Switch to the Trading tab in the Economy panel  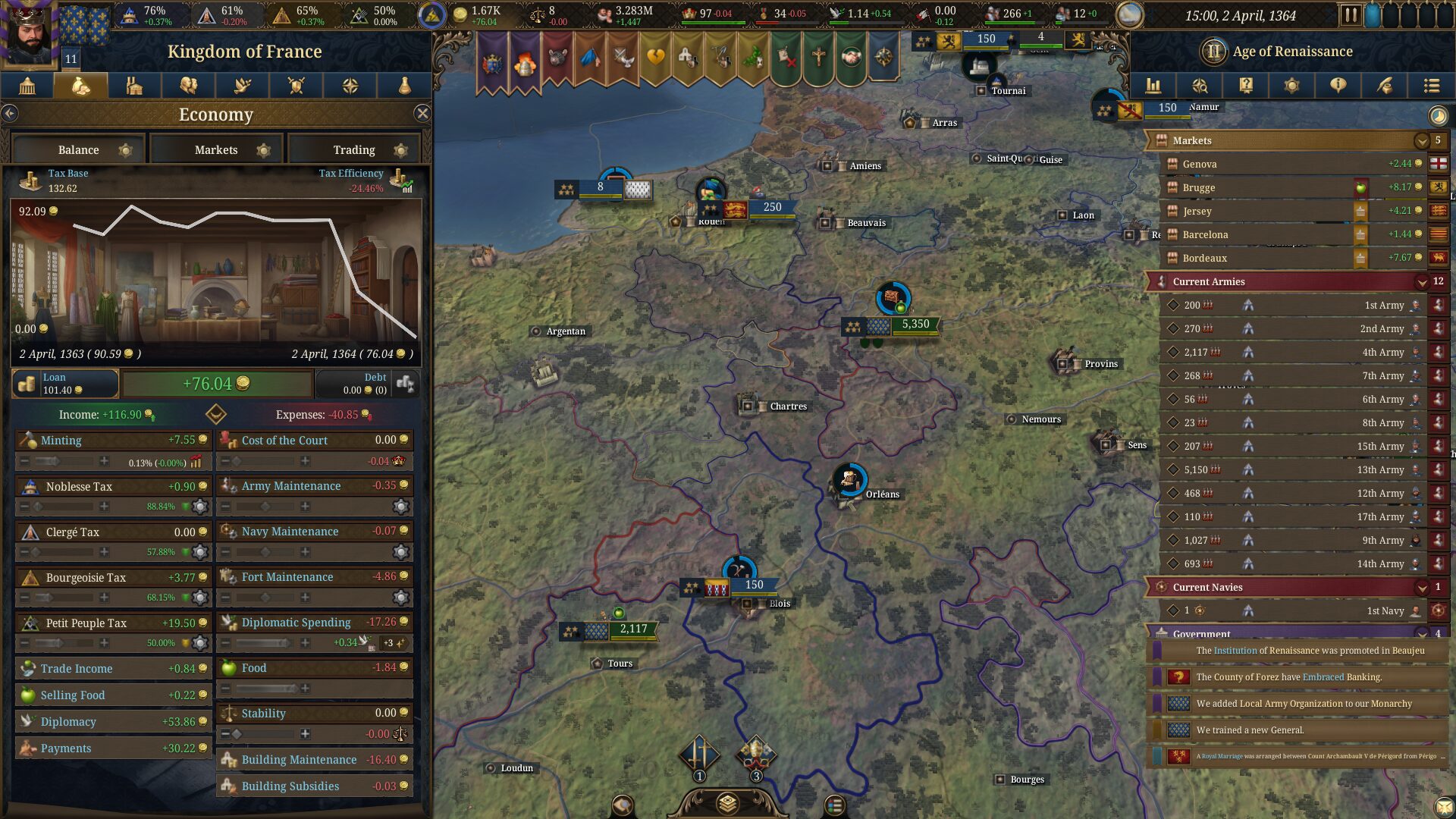[x=353, y=149]
